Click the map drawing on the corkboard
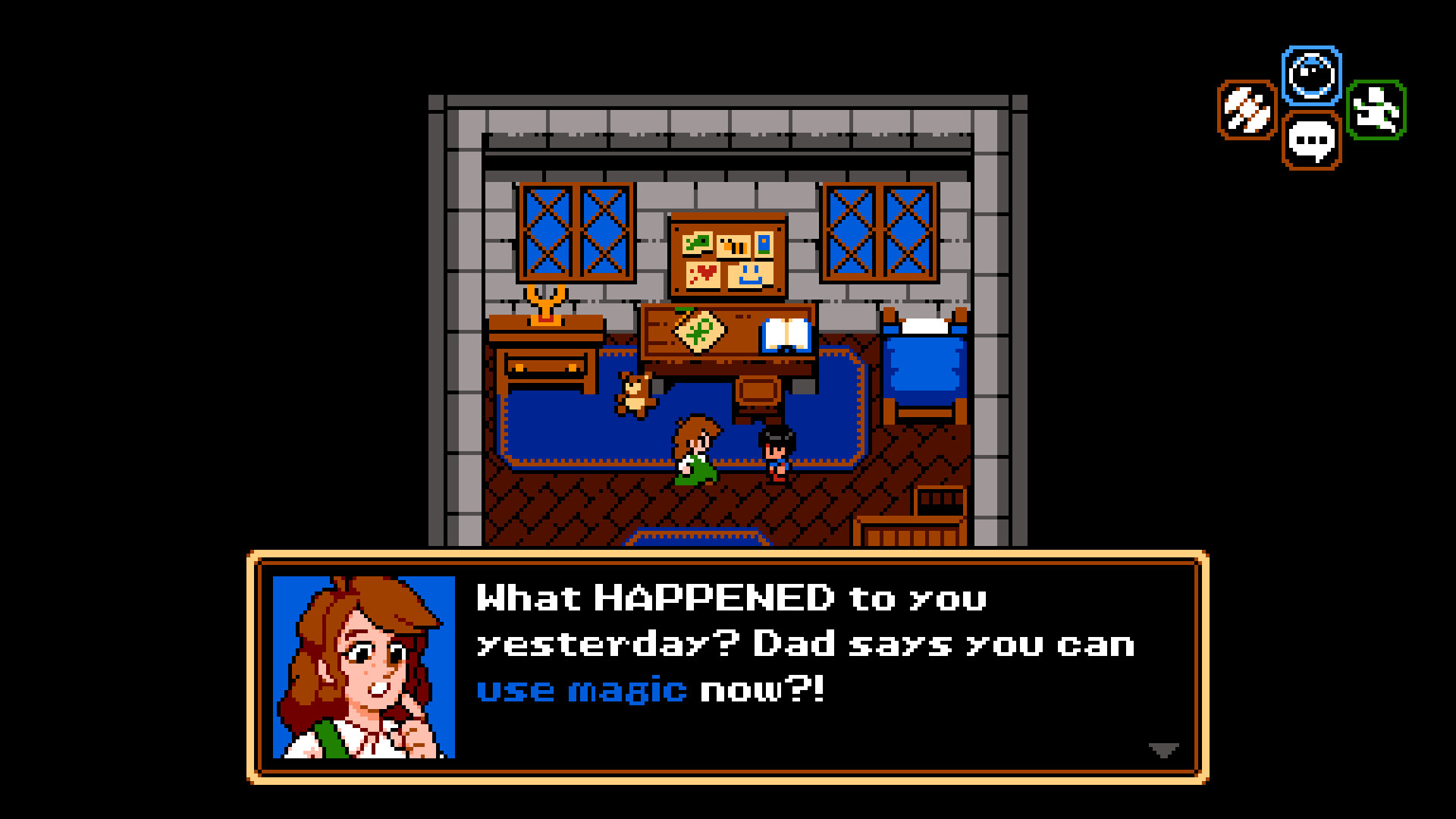This screenshot has width=1456, height=819. pyautogui.click(x=696, y=243)
